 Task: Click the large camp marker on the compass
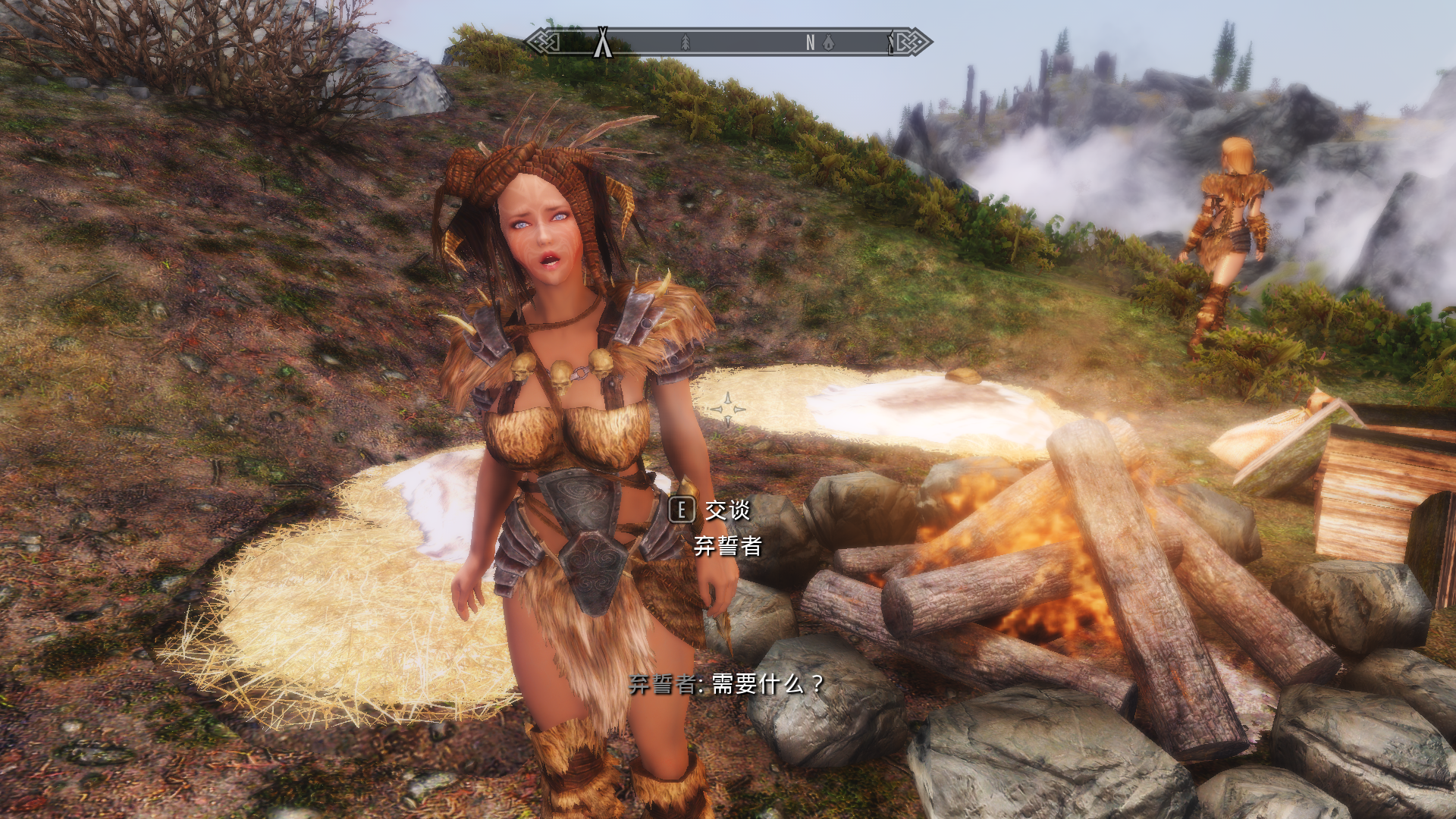[x=603, y=42]
